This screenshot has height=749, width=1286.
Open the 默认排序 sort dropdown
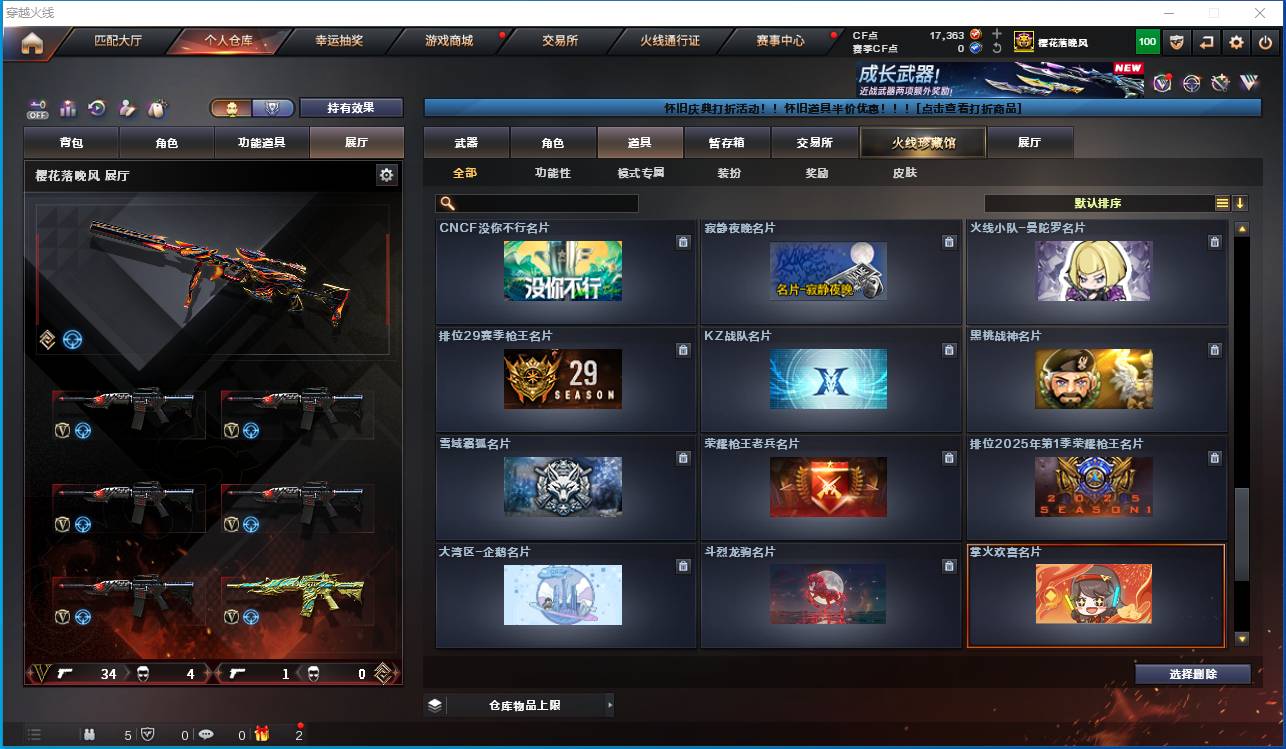pos(1100,202)
